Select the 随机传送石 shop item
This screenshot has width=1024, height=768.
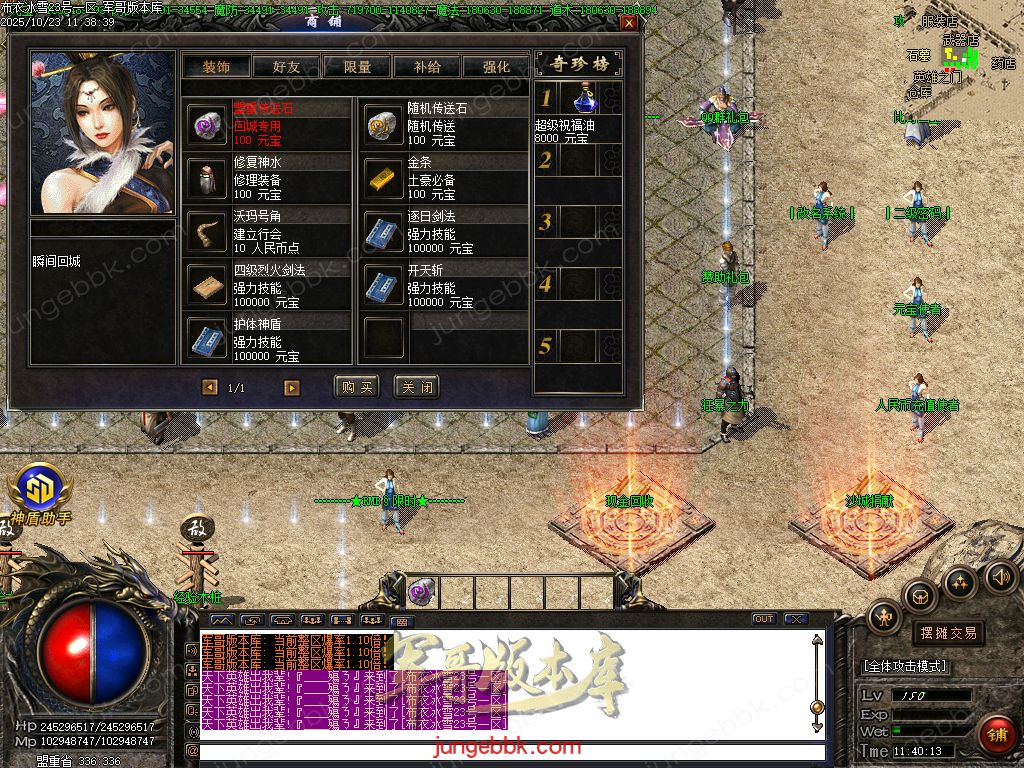click(382, 124)
